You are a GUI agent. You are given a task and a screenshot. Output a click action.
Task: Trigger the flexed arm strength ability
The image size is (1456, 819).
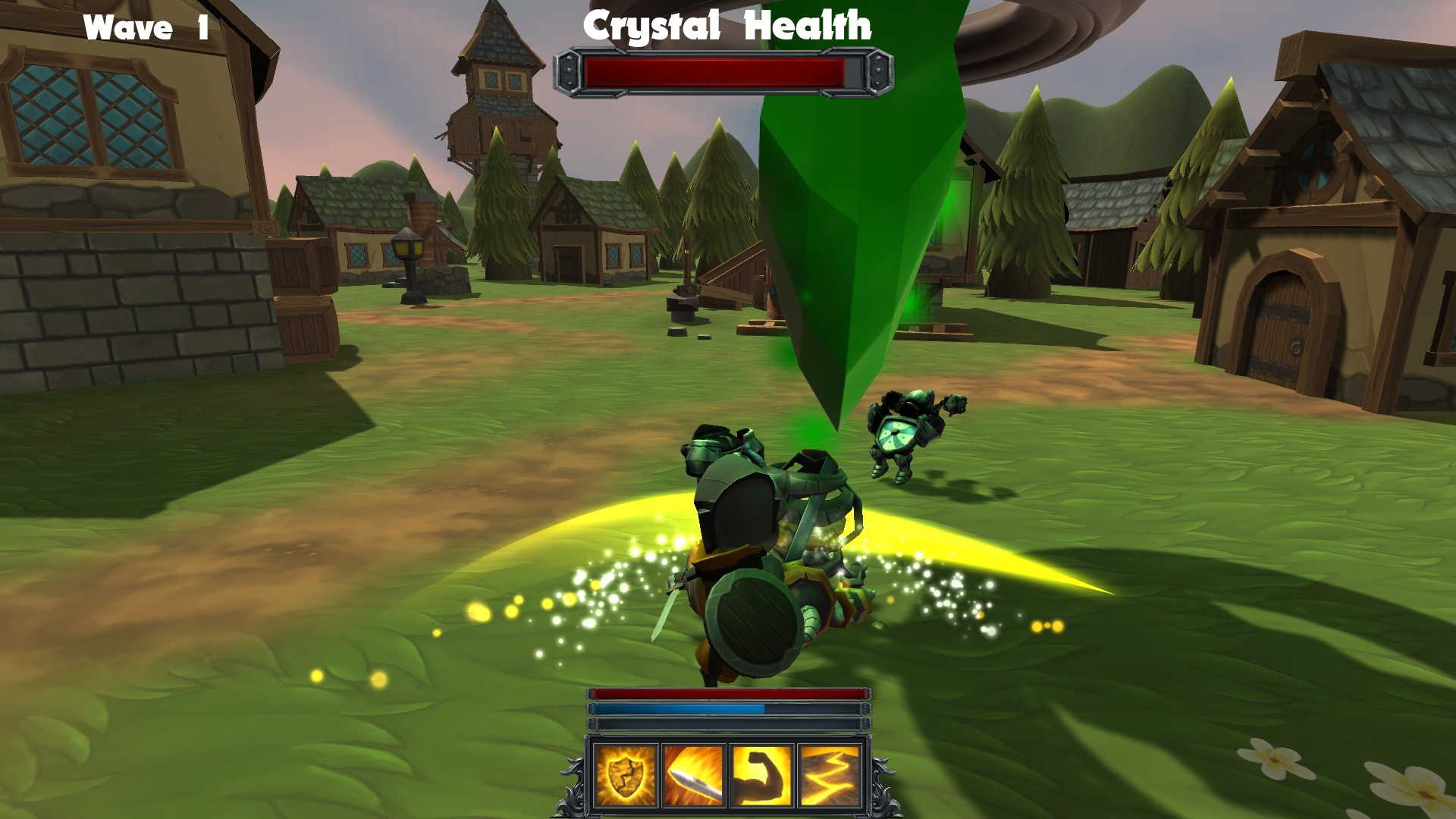tap(761, 775)
